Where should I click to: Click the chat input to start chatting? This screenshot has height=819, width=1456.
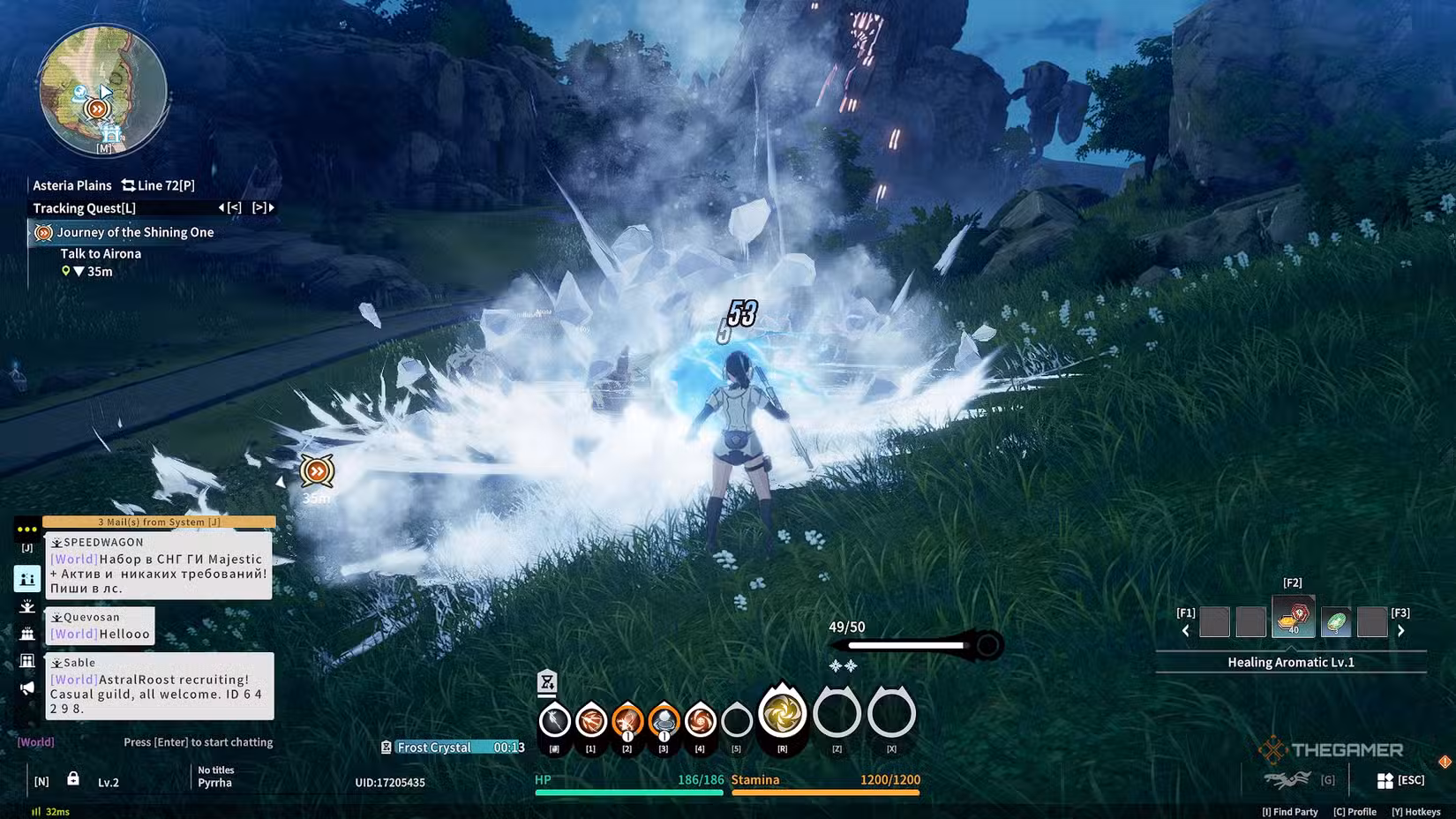[198, 742]
